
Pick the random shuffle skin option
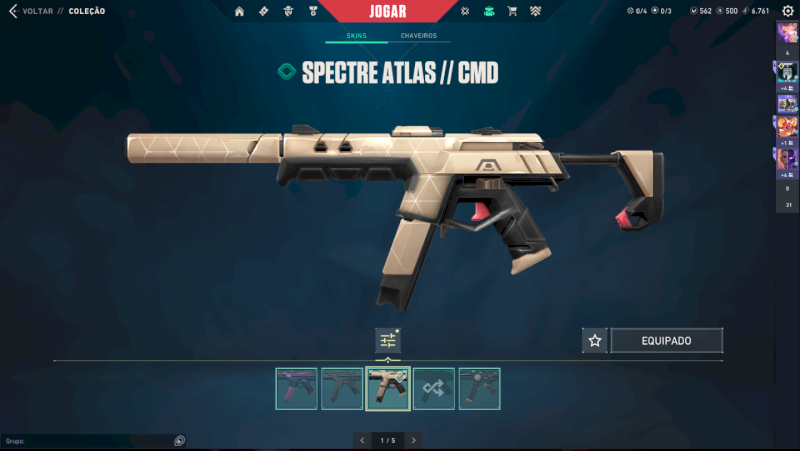(434, 389)
